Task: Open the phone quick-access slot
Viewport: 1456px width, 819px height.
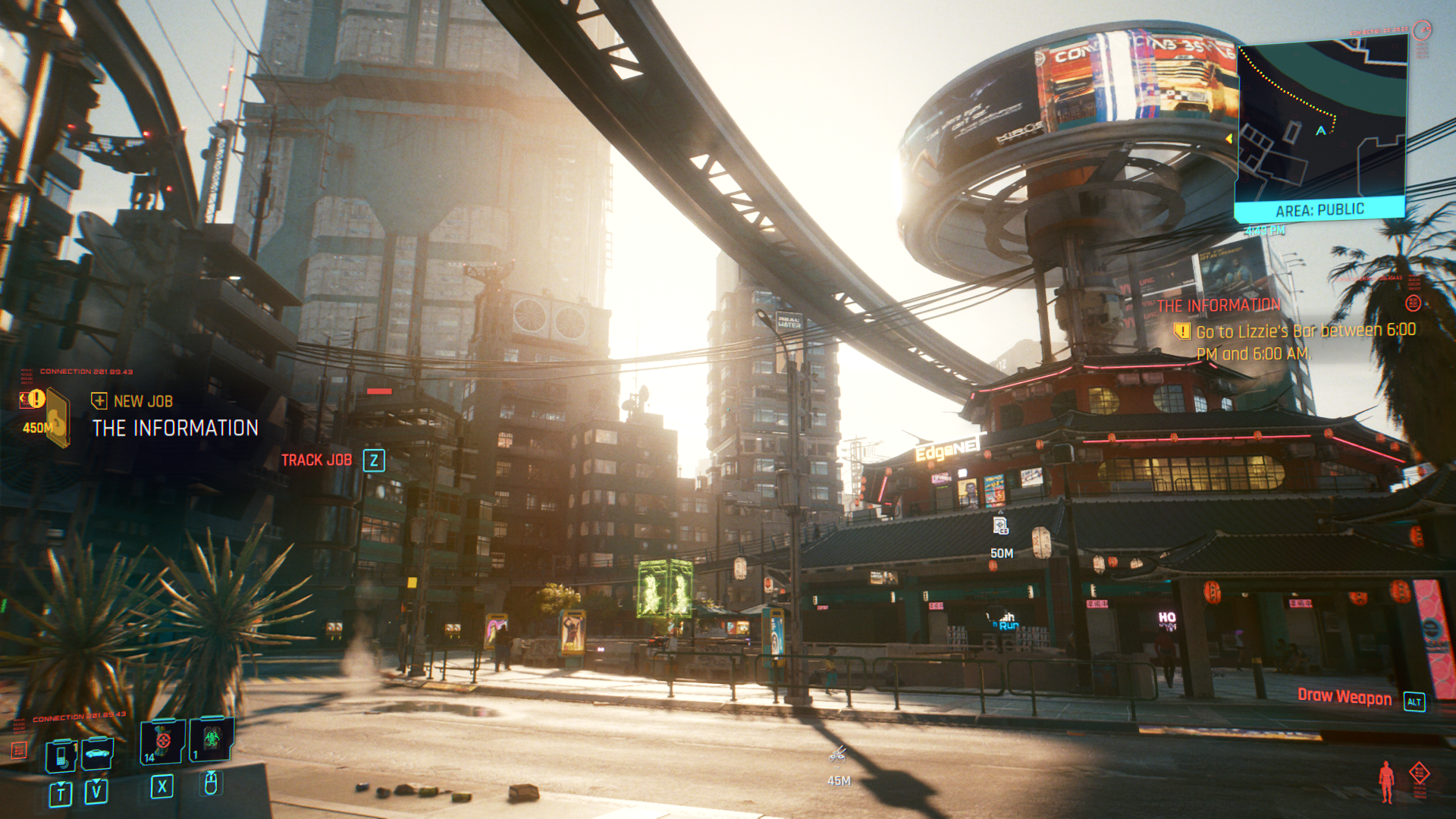Action: point(61,755)
